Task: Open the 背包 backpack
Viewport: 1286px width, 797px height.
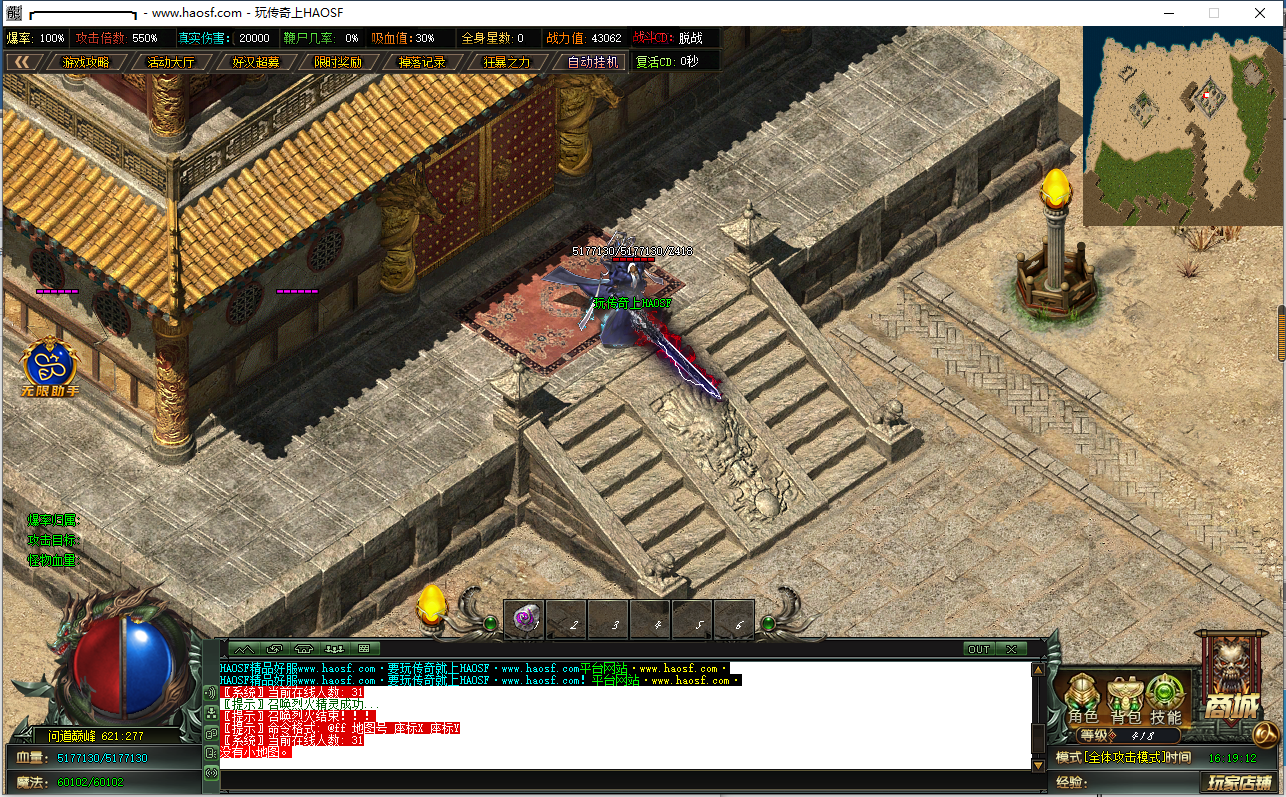Action: tap(1125, 699)
